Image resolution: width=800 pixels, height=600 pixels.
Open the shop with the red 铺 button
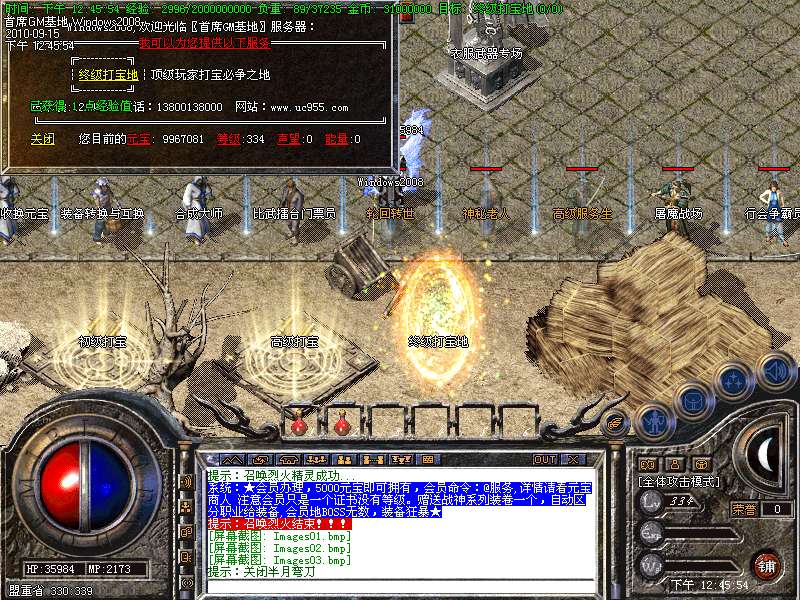point(766,564)
